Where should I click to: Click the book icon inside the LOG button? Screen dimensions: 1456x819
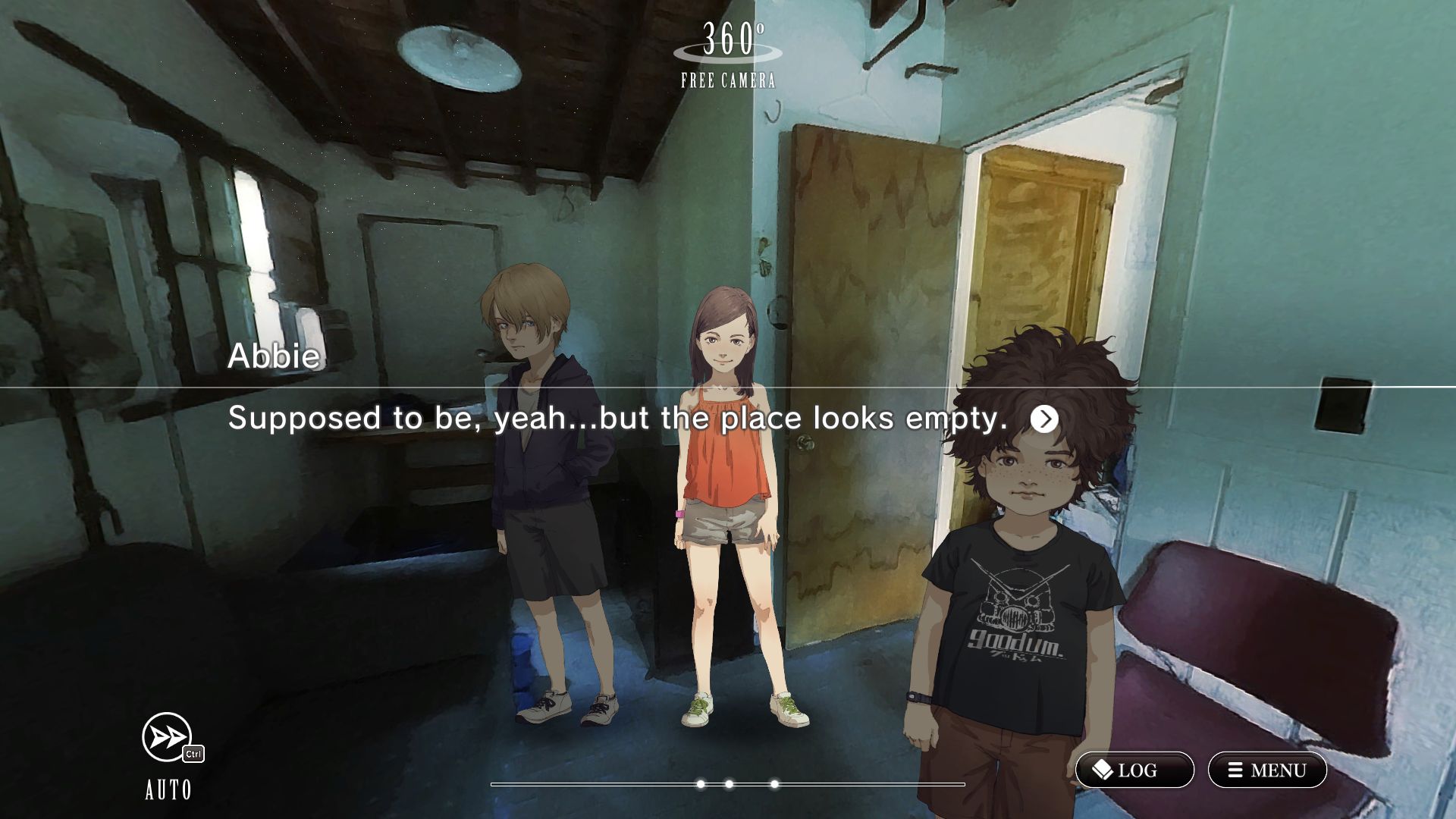pyautogui.click(x=1103, y=770)
